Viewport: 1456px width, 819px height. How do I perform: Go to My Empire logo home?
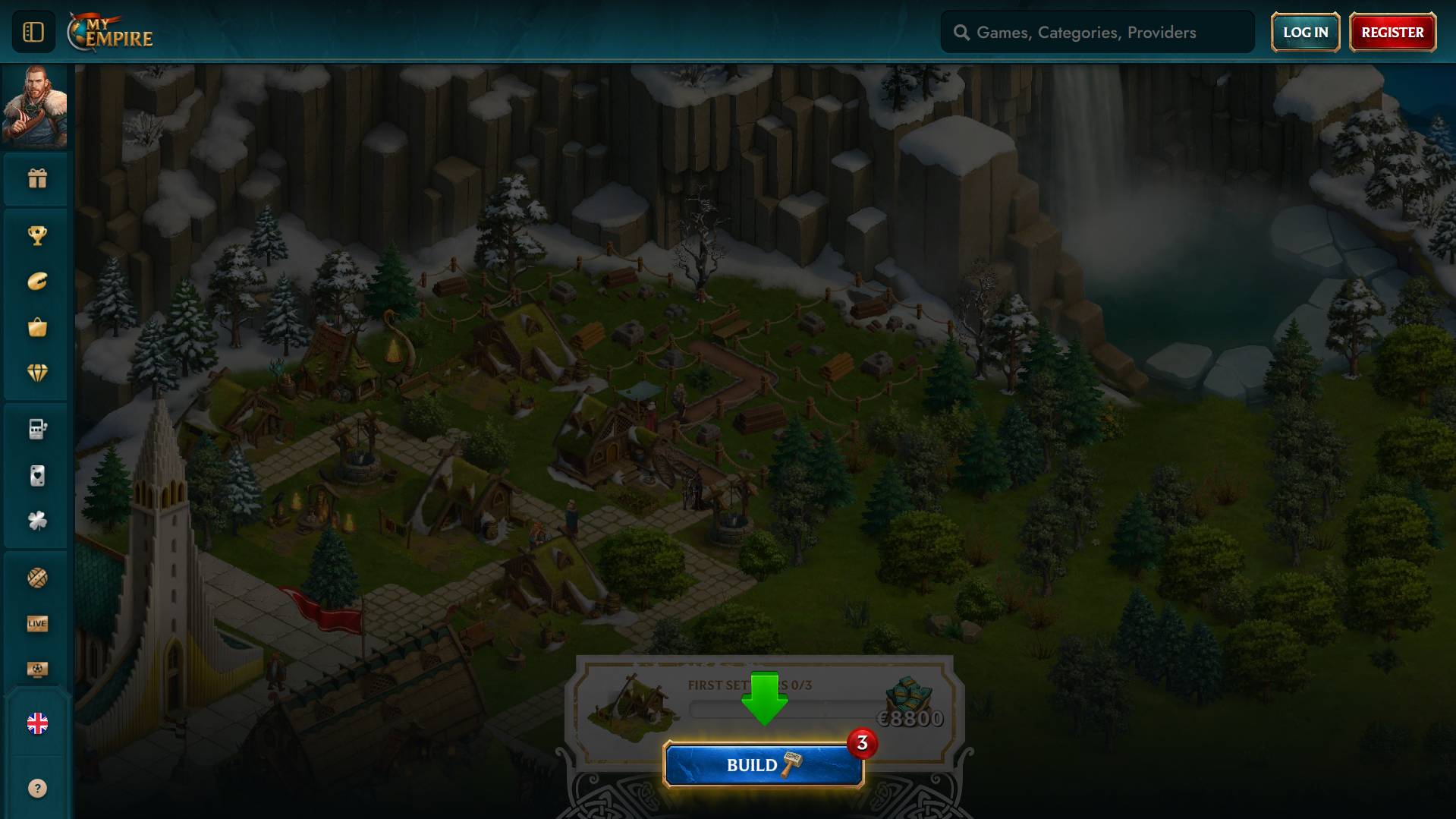111,33
